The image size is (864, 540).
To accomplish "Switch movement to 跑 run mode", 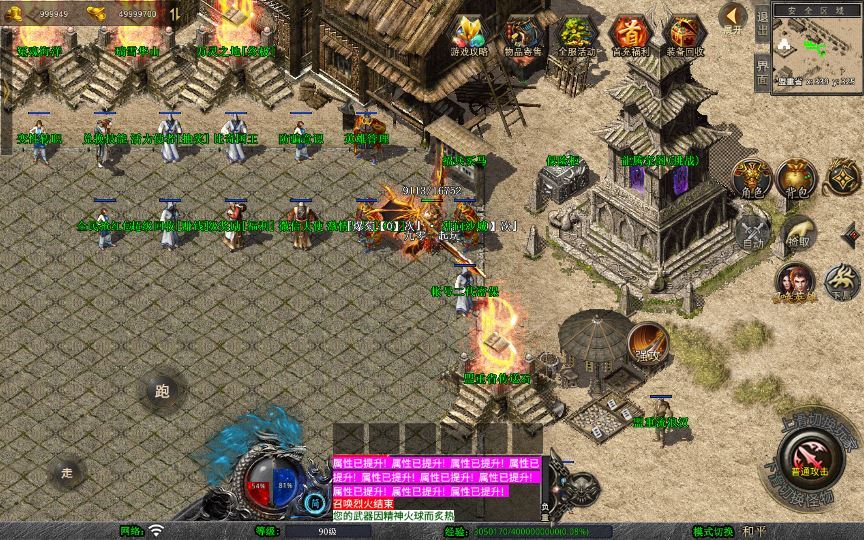I will coord(162,391).
